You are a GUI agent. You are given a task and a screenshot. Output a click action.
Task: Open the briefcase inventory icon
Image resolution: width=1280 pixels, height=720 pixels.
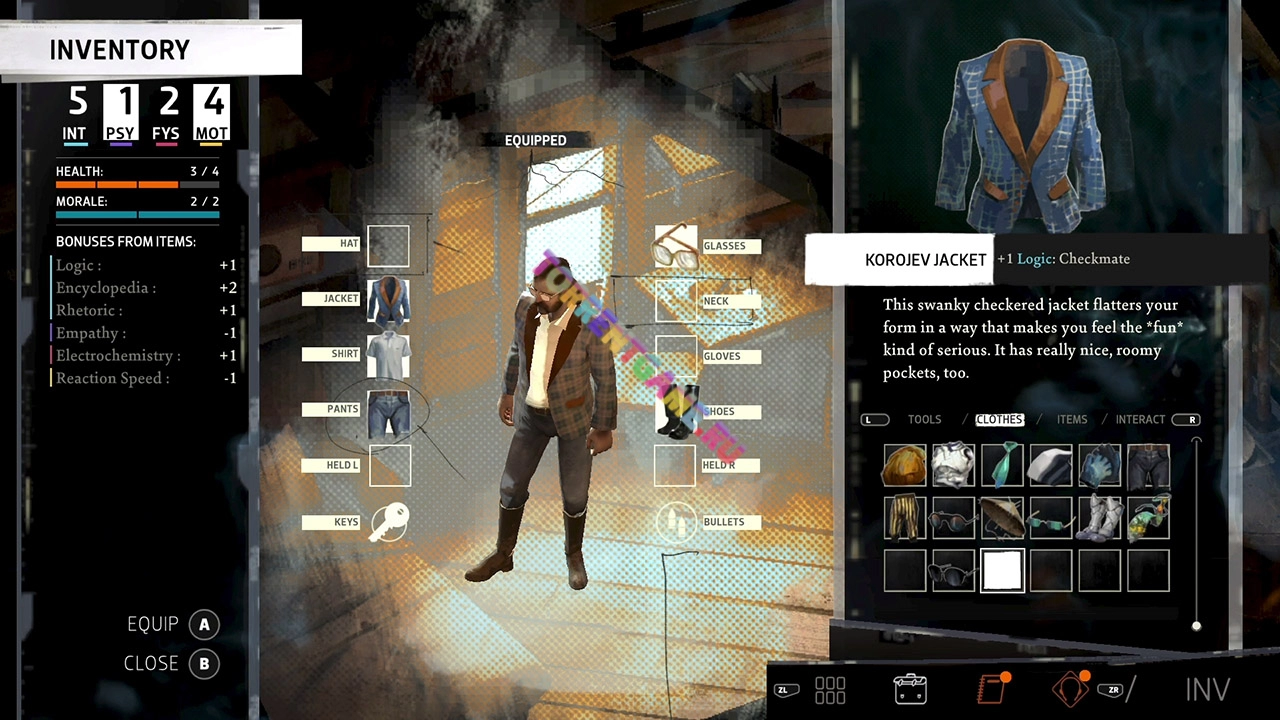point(910,689)
